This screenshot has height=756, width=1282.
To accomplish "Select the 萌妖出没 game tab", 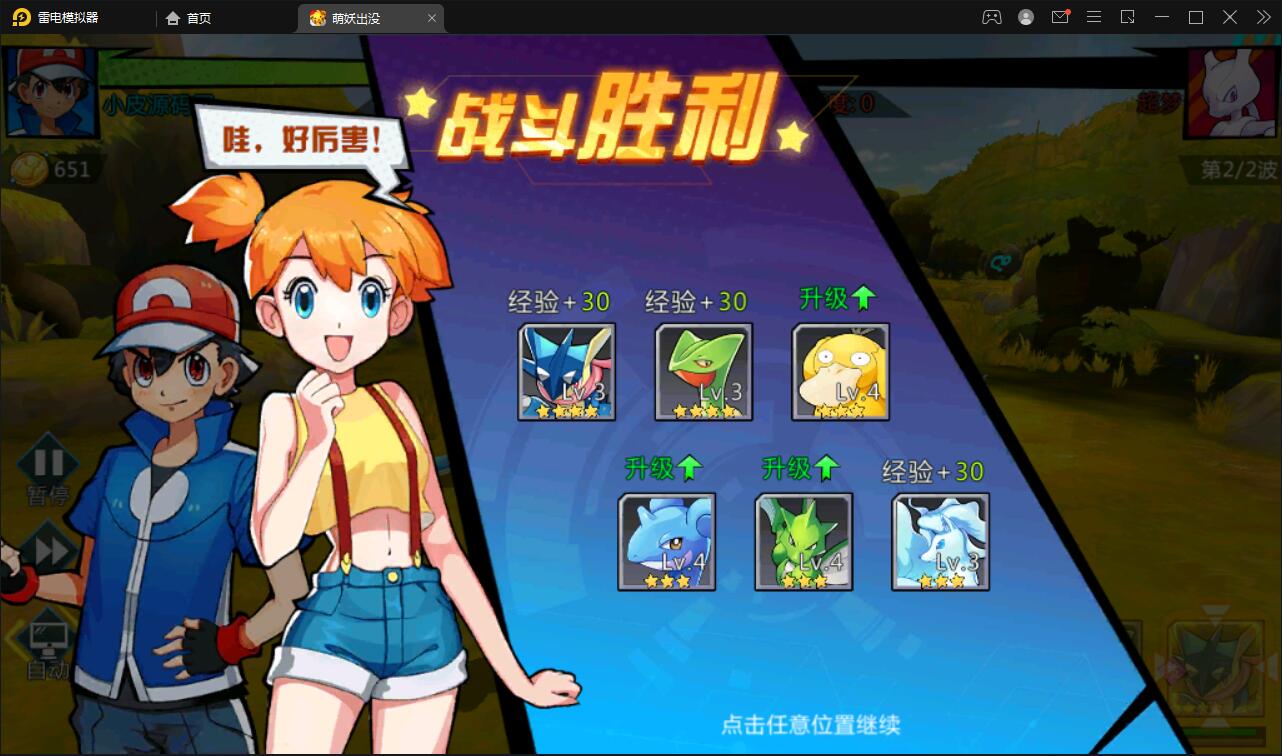I will (x=360, y=17).
